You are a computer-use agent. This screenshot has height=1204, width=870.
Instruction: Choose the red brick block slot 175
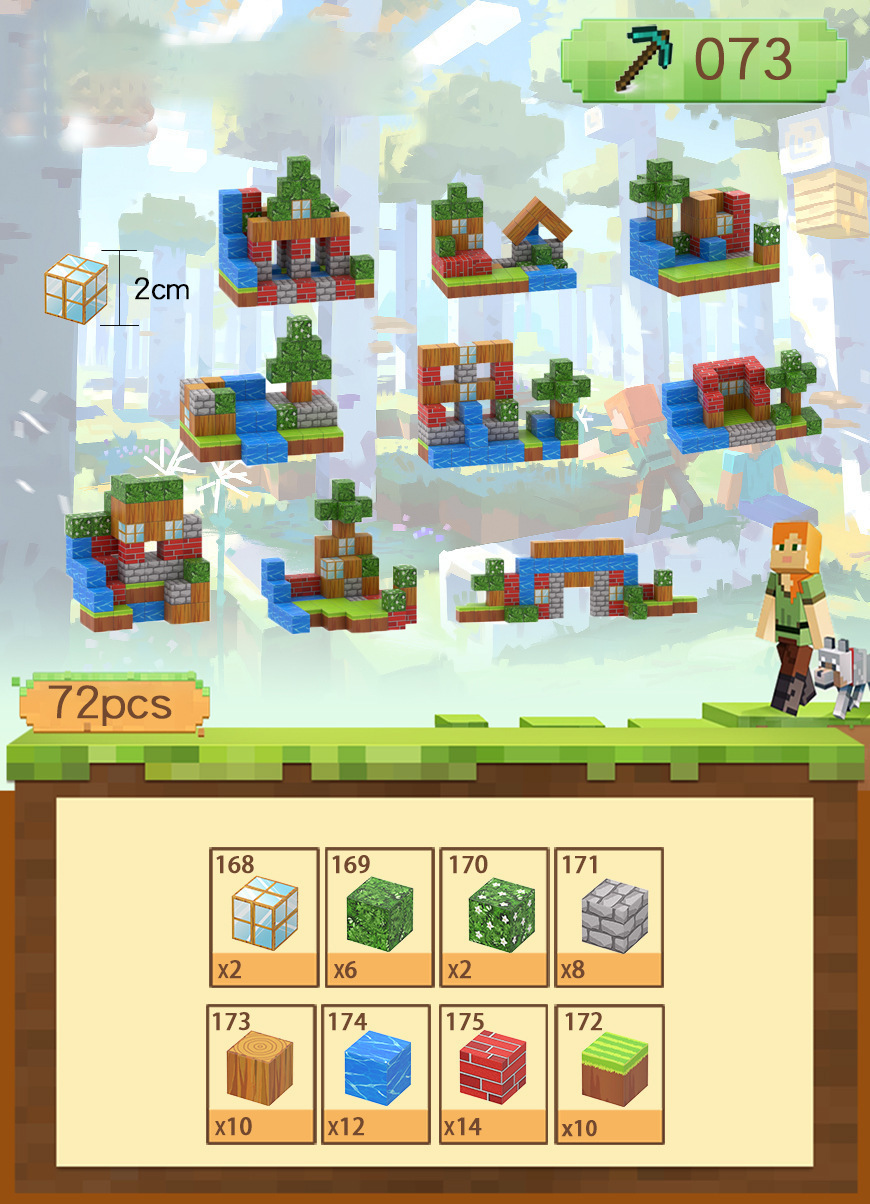pyautogui.click(x=493, y=1073)
